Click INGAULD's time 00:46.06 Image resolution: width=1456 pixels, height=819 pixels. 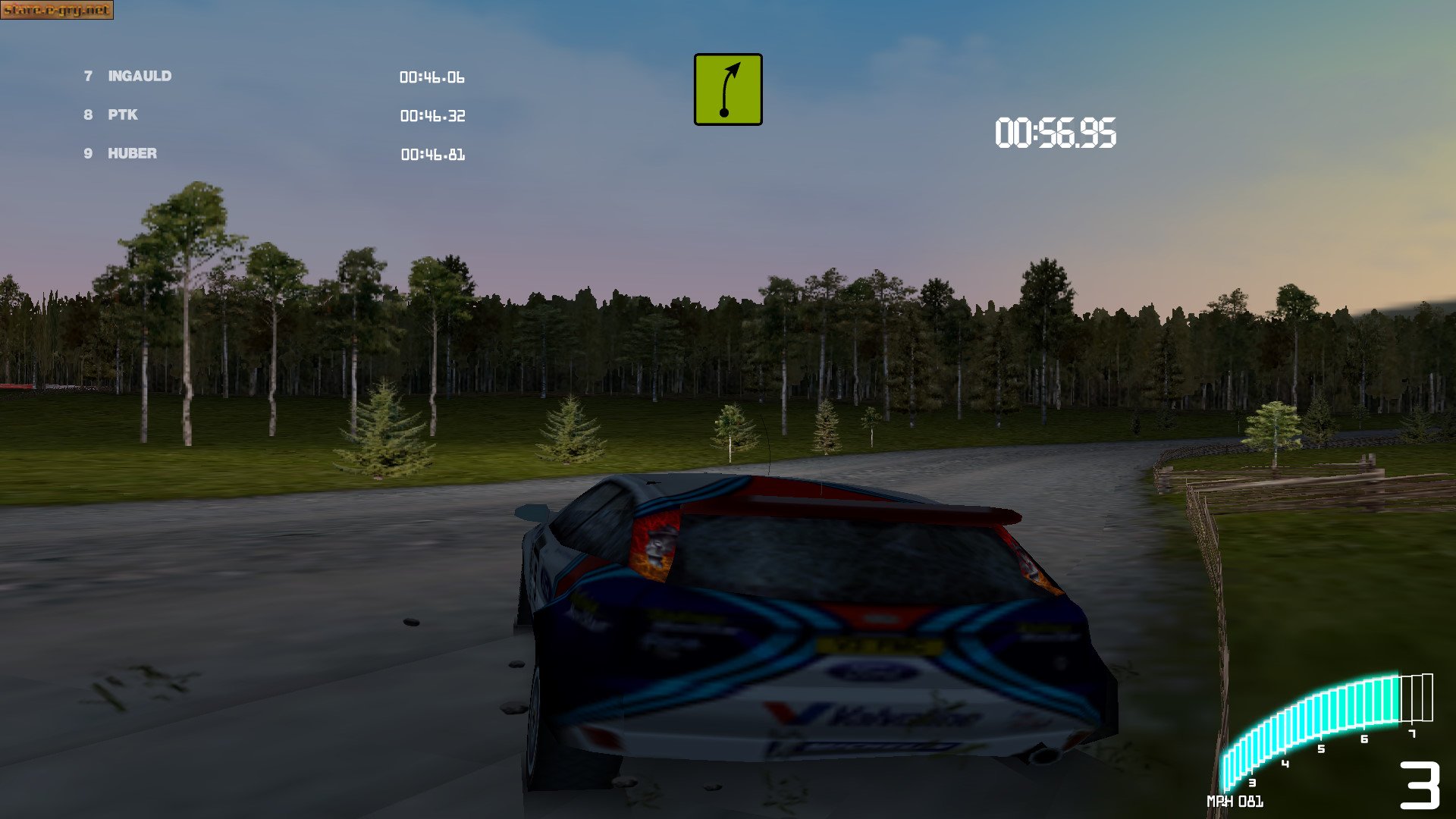[433, 77]
